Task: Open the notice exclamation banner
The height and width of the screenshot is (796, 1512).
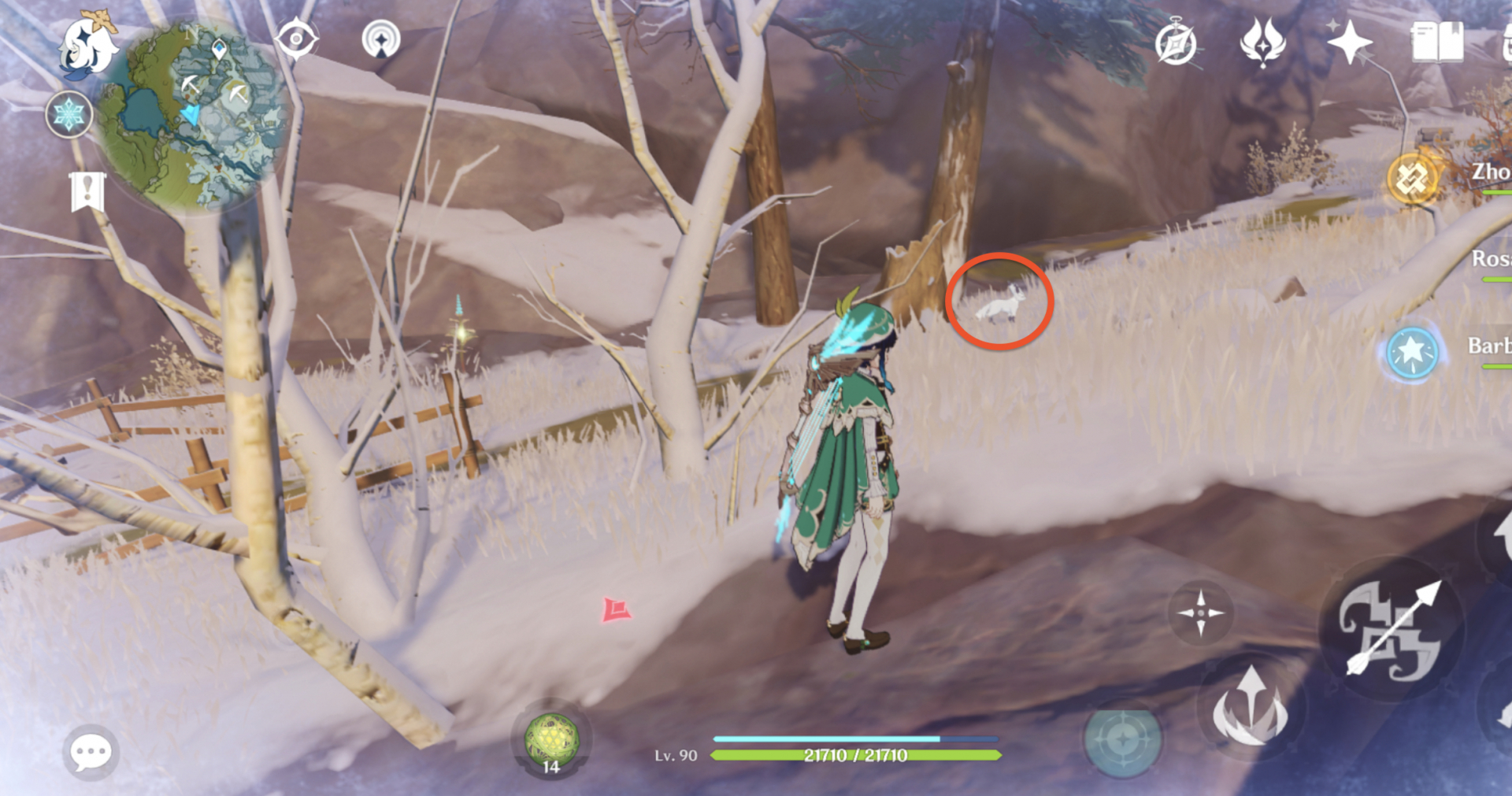Action: pyautogui.click(x=88, y=189)
